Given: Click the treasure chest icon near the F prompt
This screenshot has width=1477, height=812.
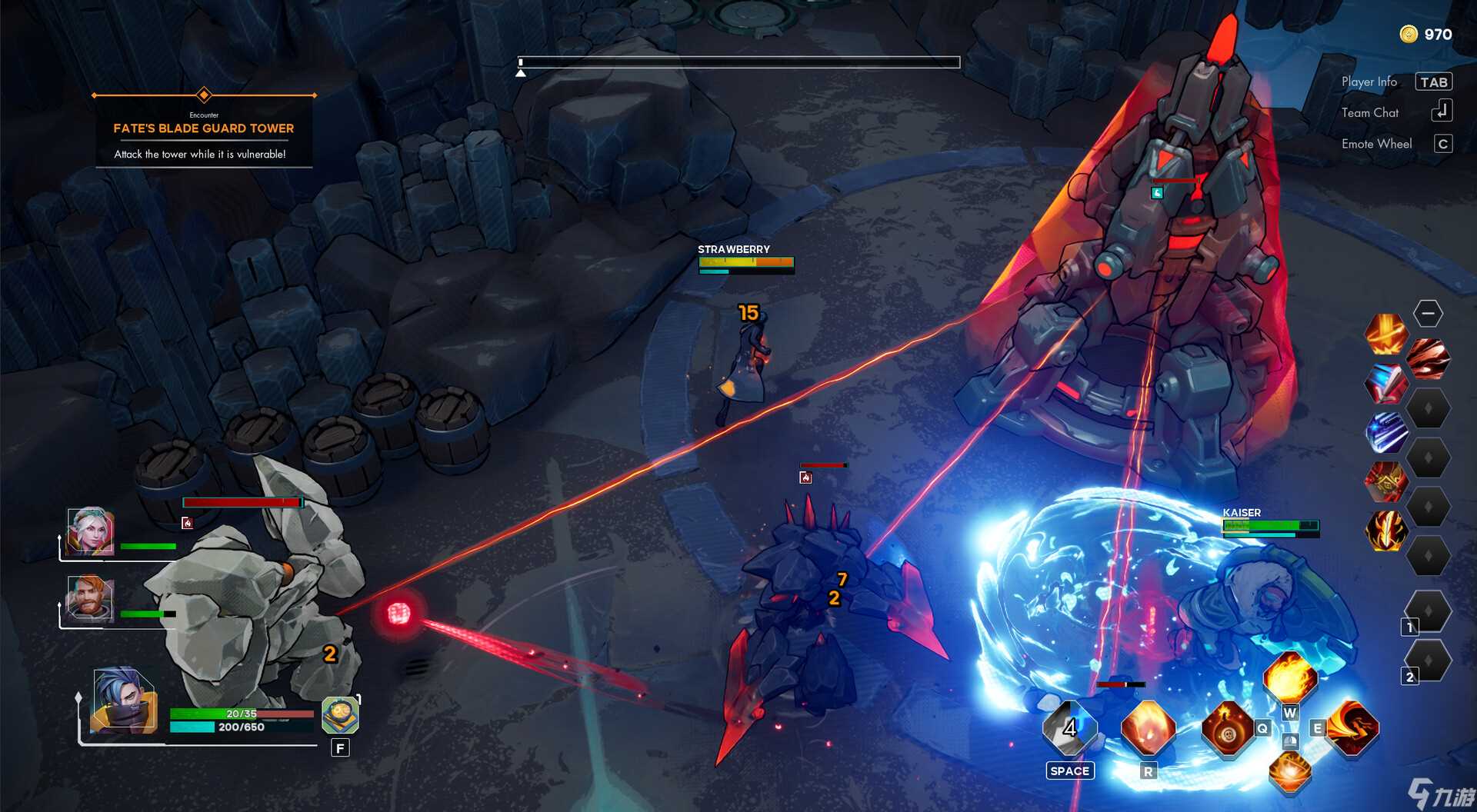Looking at the screenshot, I should (338, 715).
